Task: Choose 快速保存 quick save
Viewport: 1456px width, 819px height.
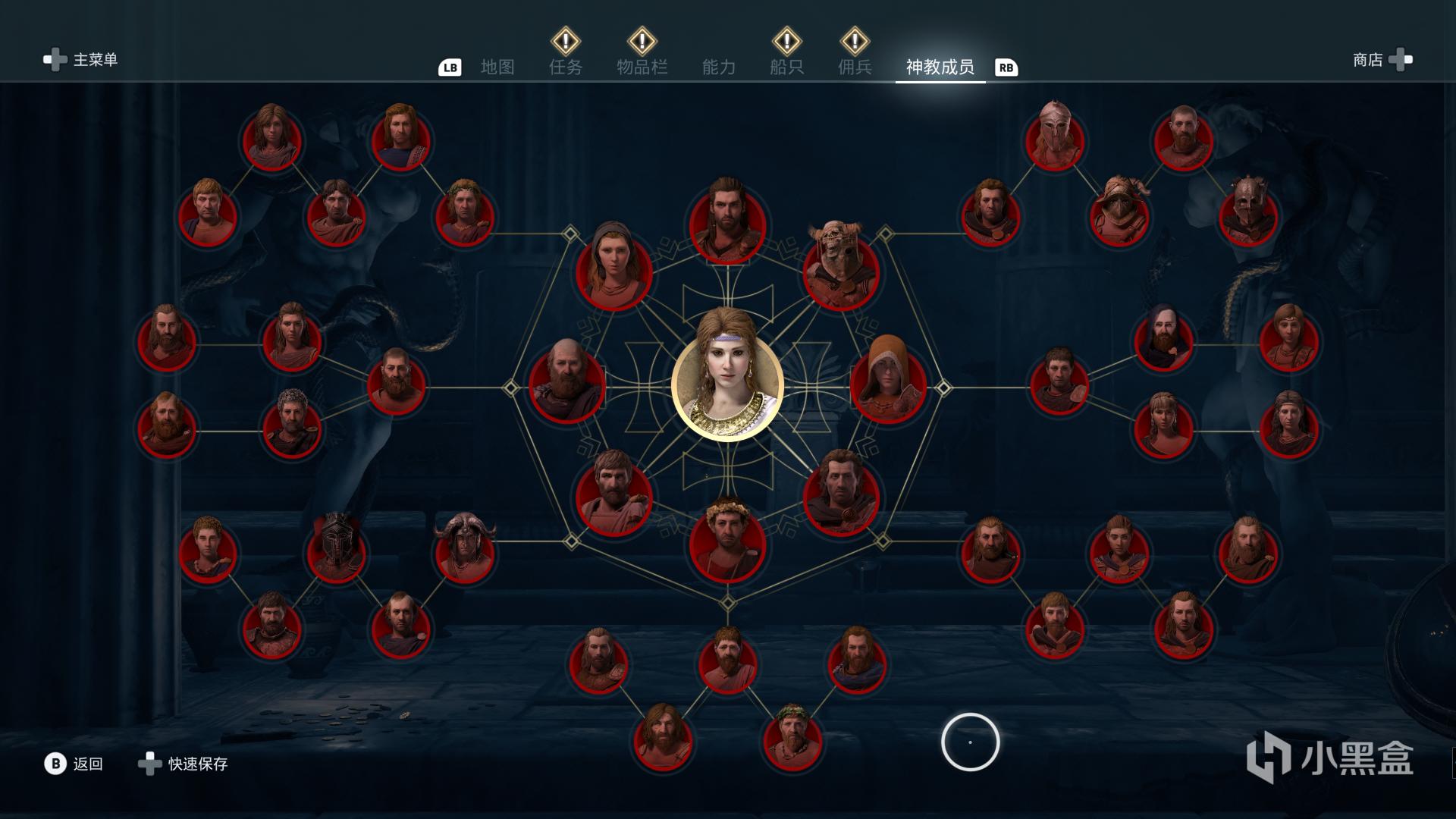Action: tap(184, 764)
